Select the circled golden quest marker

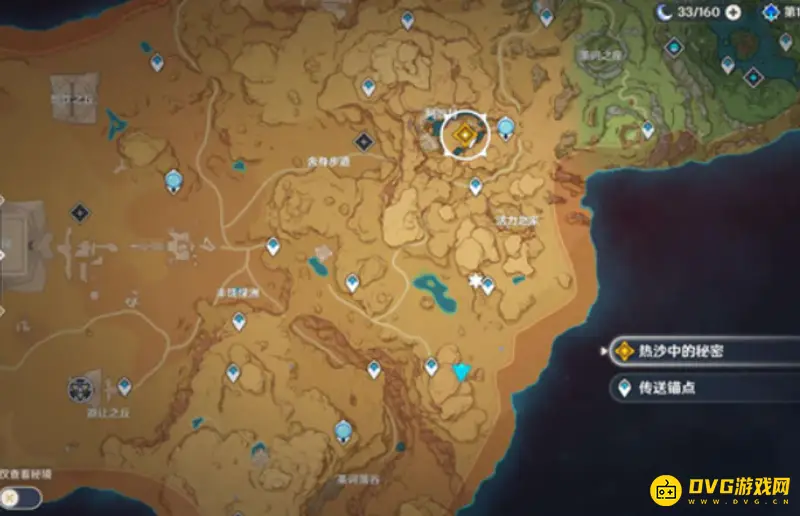tap(464, 134)
